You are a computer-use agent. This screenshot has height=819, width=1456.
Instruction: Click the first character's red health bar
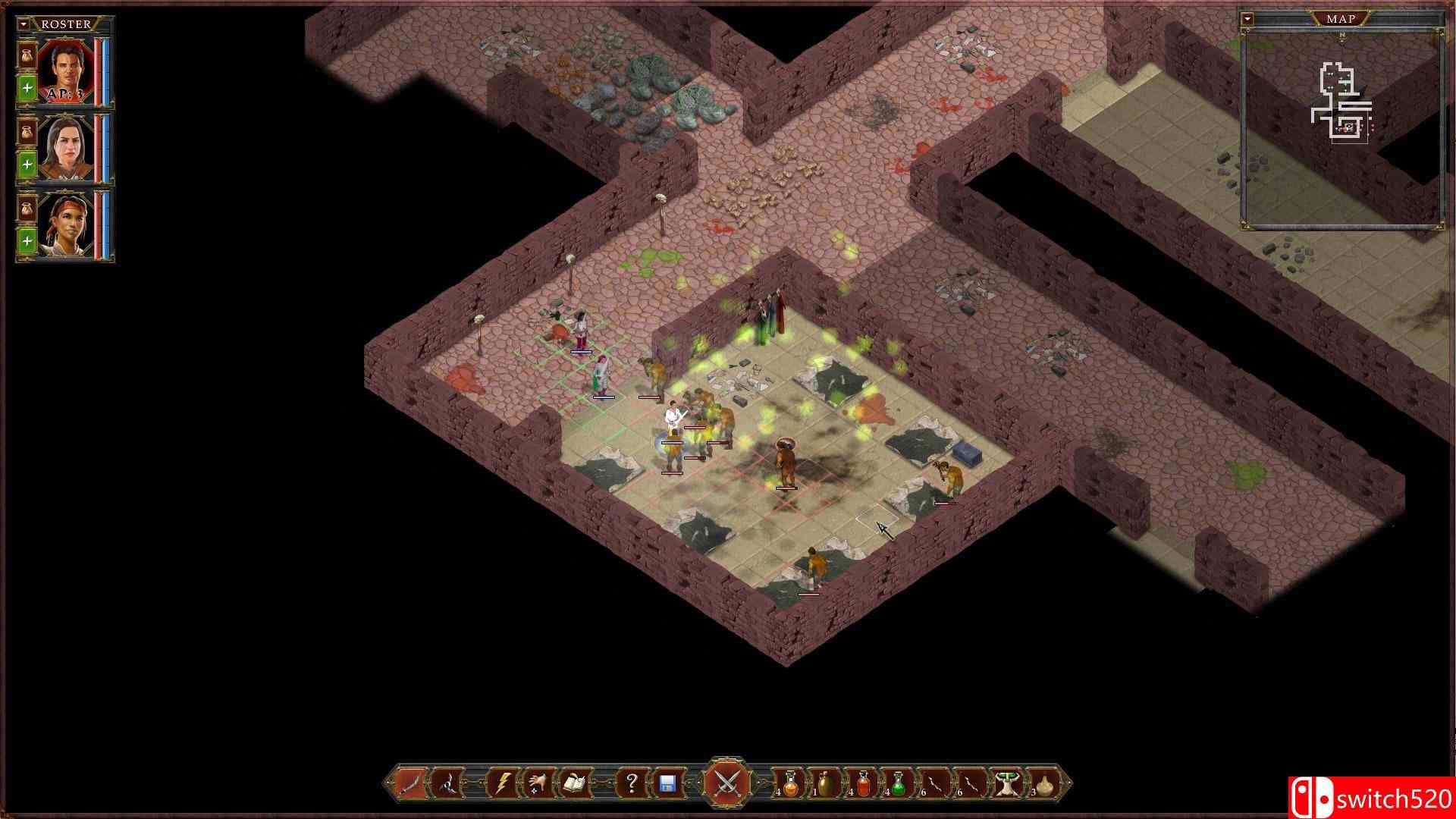pyautogui.click(x=98, y=71)
